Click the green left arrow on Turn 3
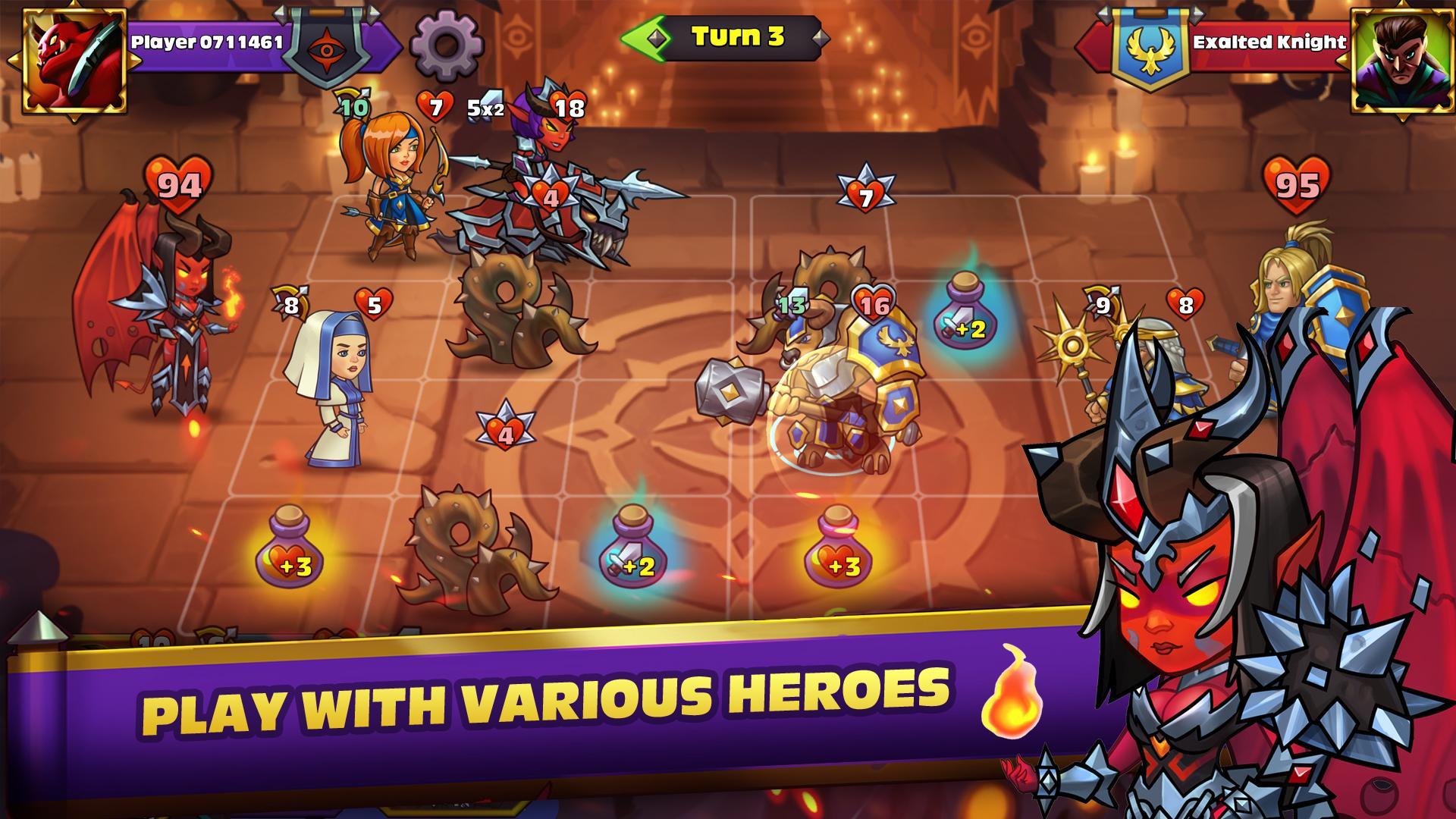The width and height of the screenshot is (1456, 819). pyautogui.click(x=642, y=36)
